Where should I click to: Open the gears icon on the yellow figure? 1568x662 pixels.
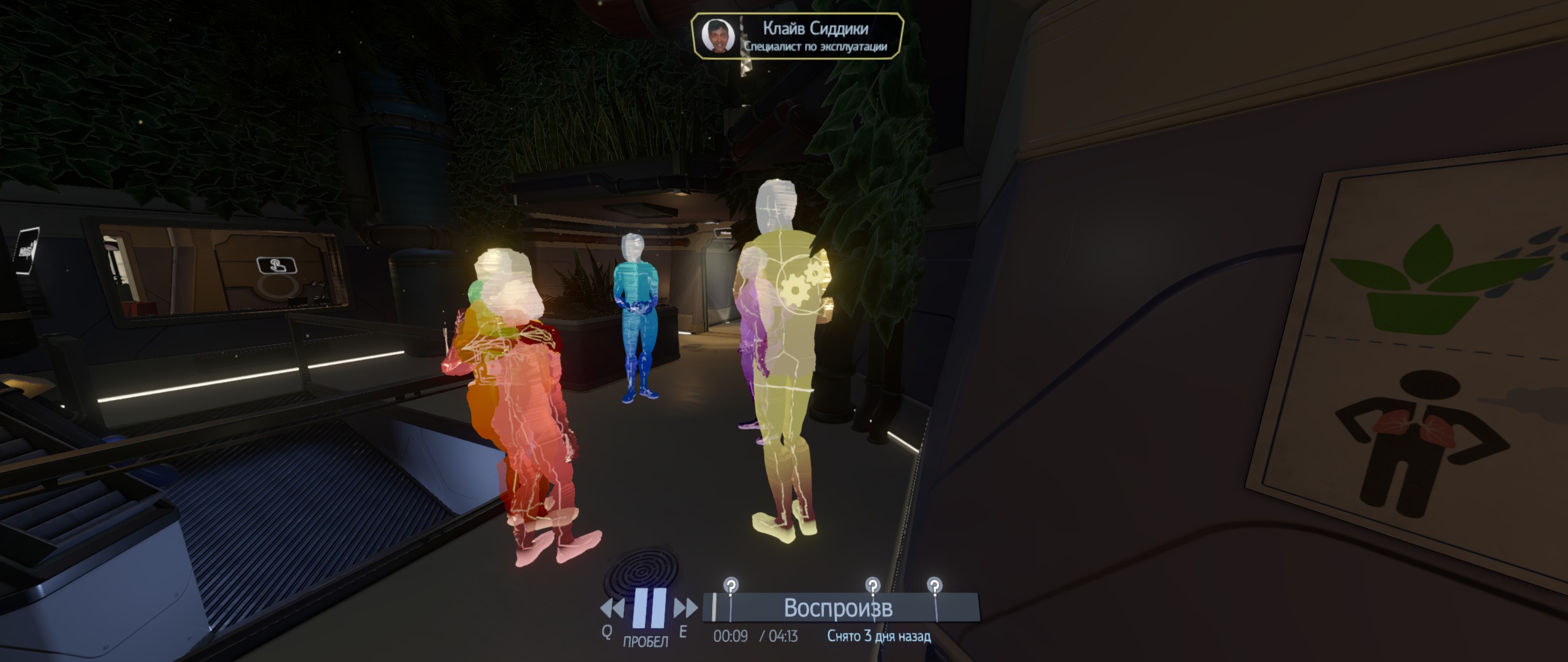click(x=801, y=283)
